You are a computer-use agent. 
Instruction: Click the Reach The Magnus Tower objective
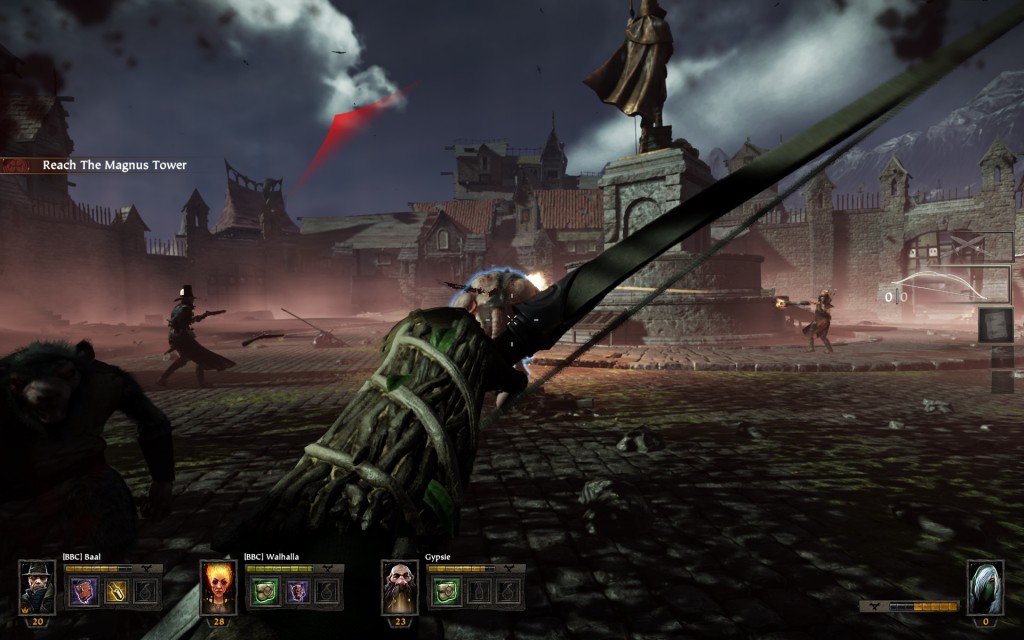pyautogui.click(x=114, y=165)
